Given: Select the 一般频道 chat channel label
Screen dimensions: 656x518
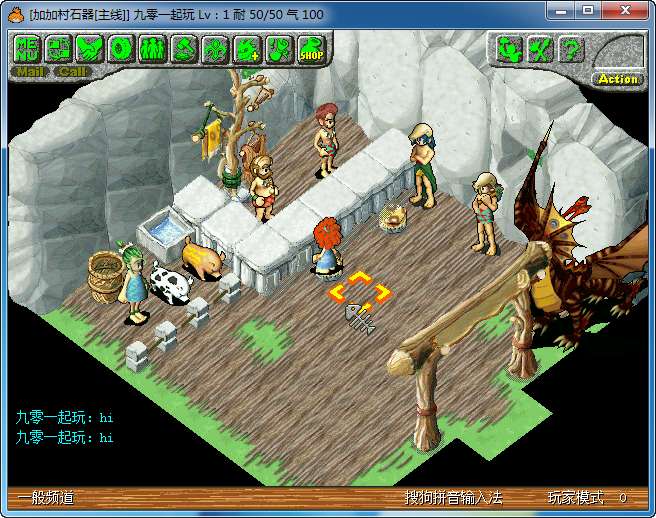Looking at the screenshot, I should click(47, 498).
